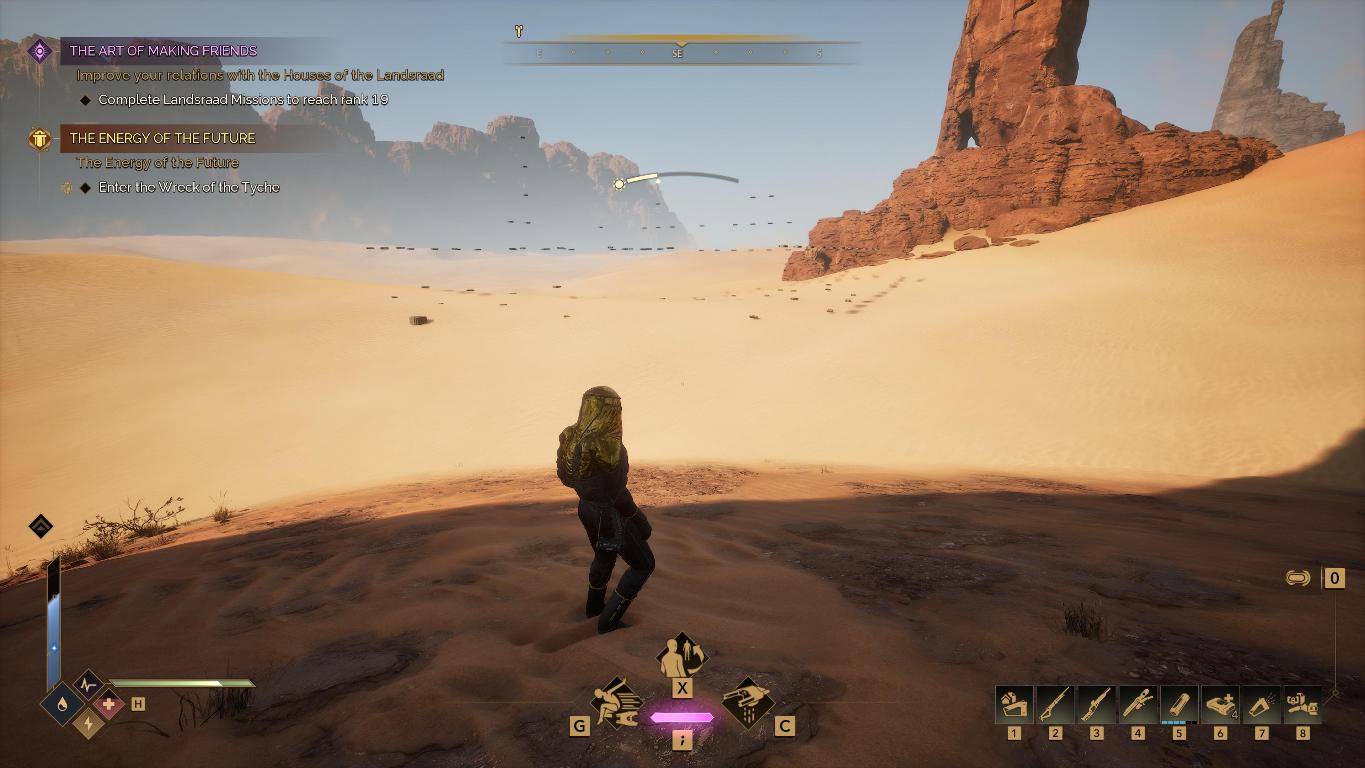Activate the X summon mount radial icon
The height and width of the screenshot is (768, 1365).
pos(683,655)
